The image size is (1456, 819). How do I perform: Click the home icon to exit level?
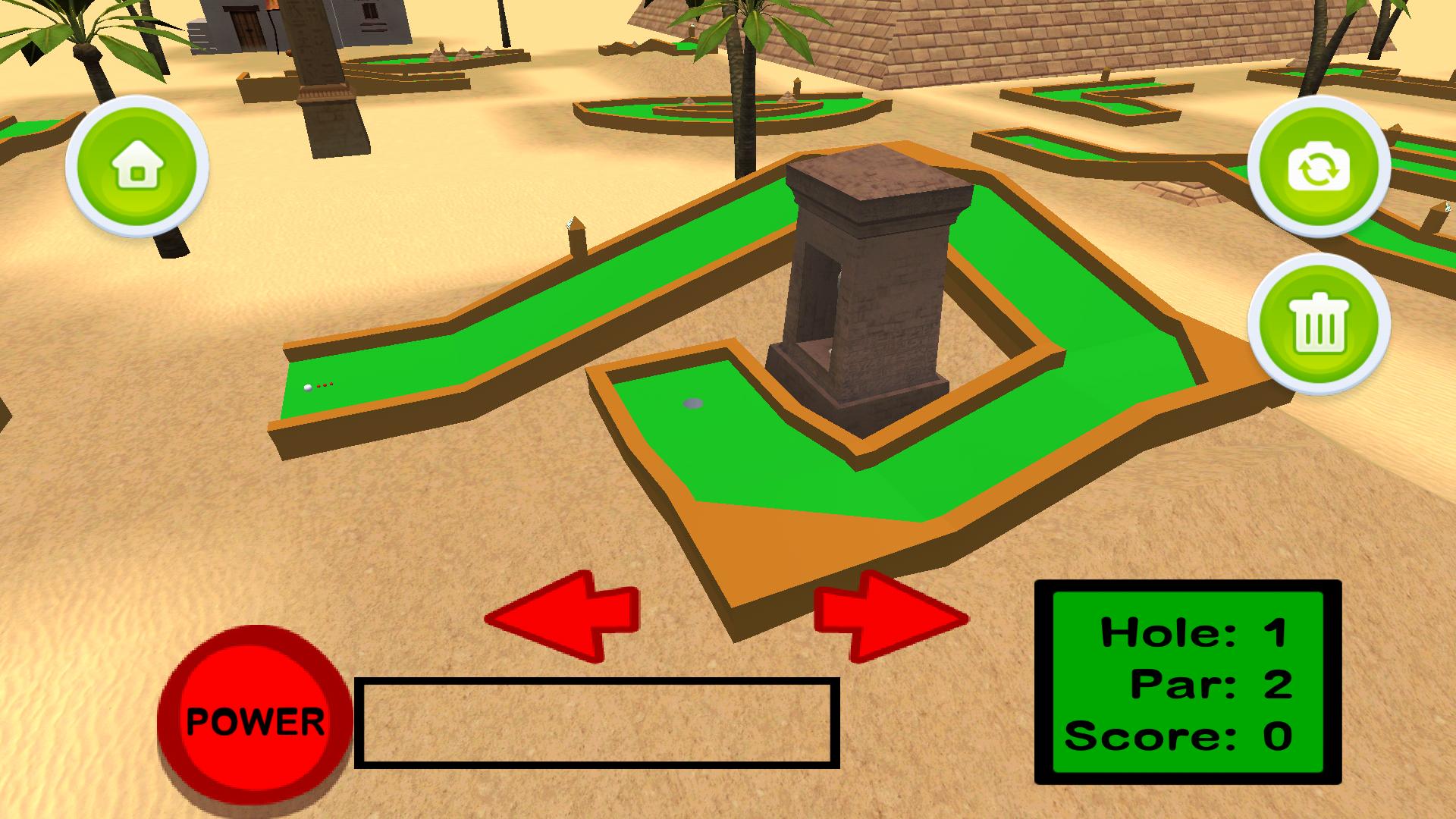pos(137,168)
